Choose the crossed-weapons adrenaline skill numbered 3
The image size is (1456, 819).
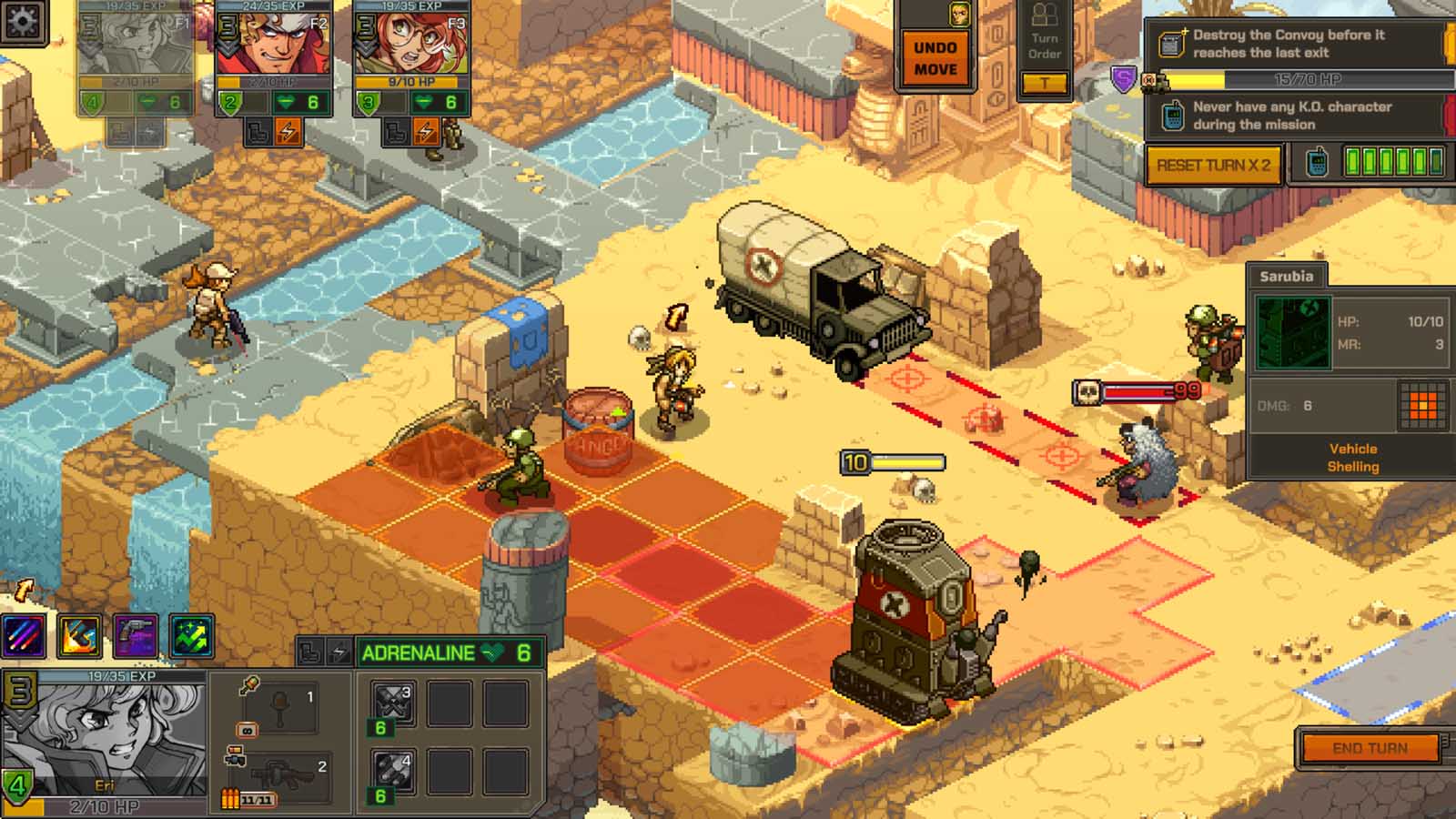coord(393,703)
